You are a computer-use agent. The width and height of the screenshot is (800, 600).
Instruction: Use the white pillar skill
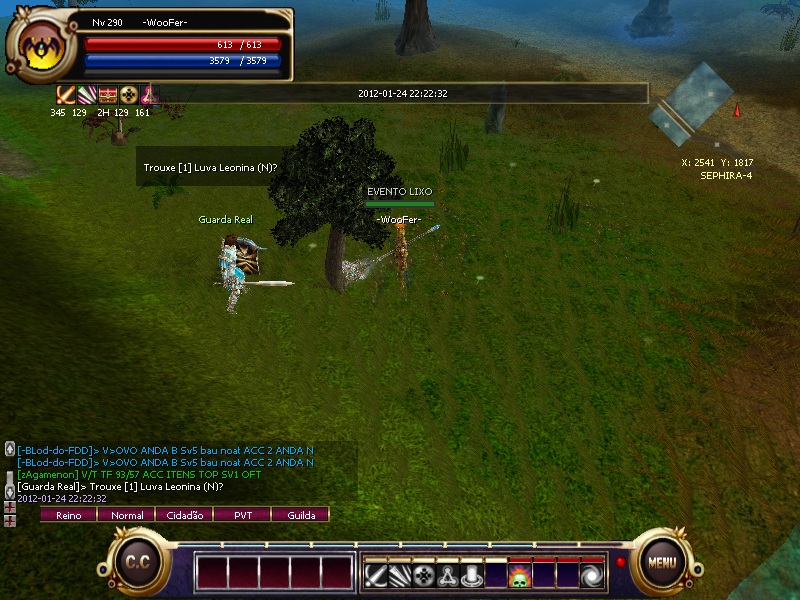click(472, 576)
